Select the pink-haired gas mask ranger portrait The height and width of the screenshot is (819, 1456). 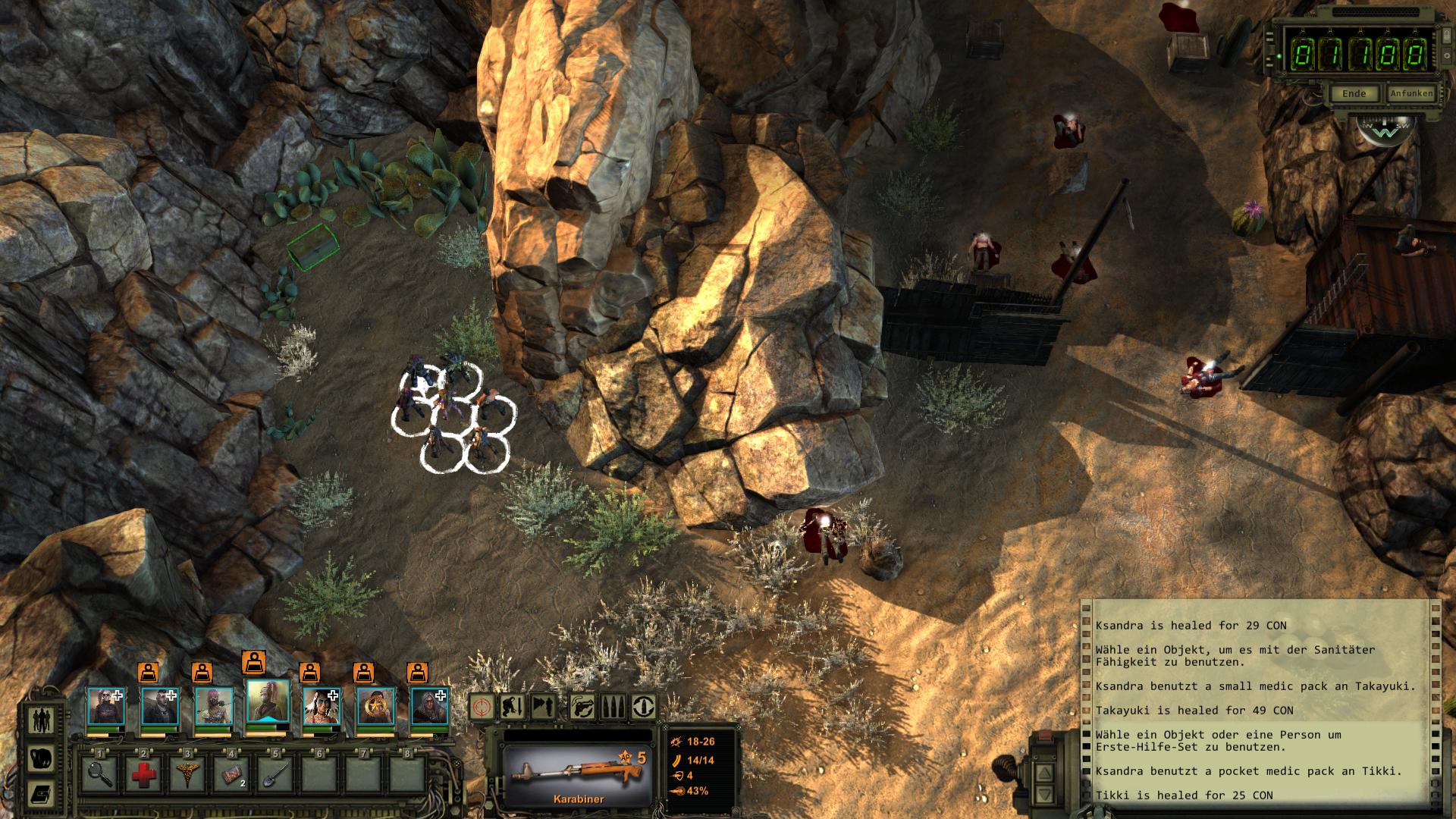[214, 707]
